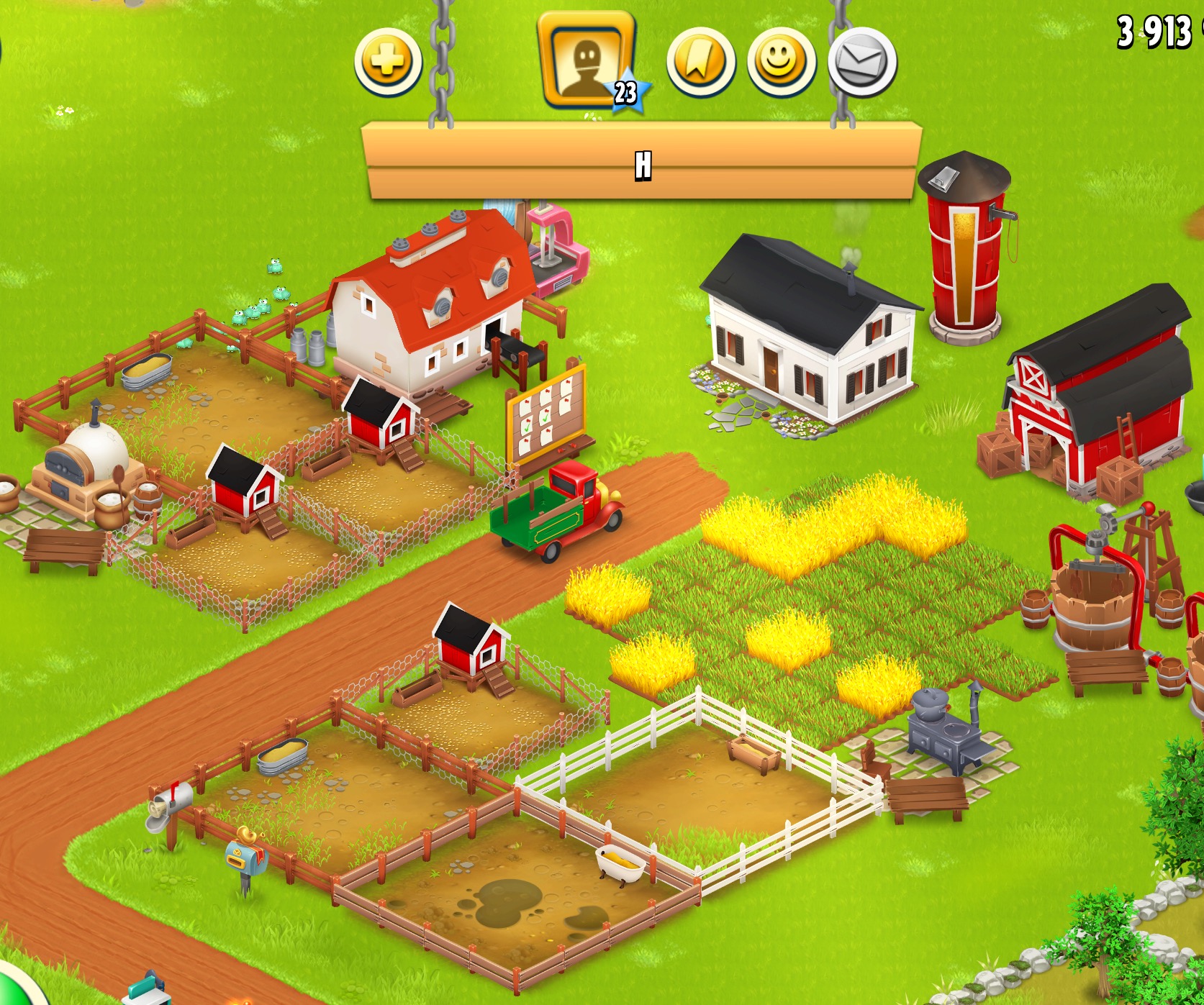Screen dimensions: 1204x1005
Task: Open the yellow bookmark button
Action: (700, 62)
